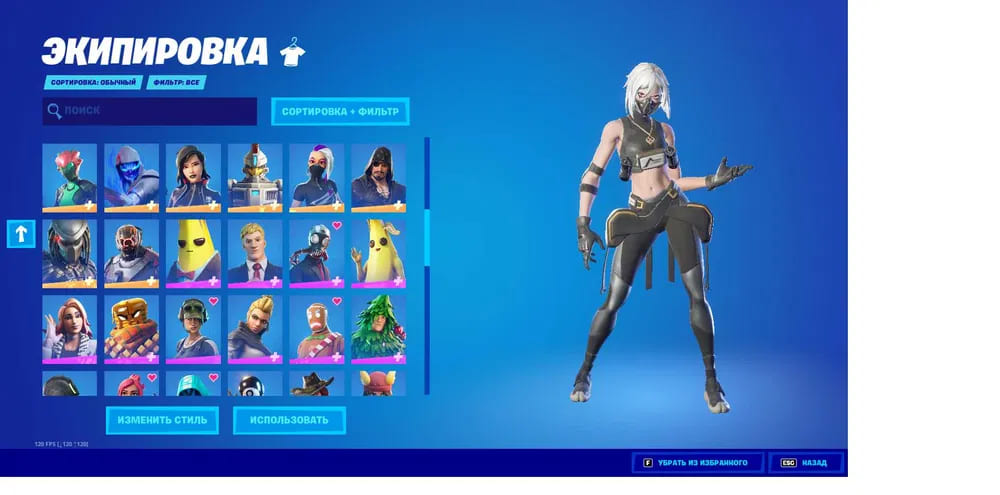Open the Сортировка + Фильтр options

[x=340, y=111]
